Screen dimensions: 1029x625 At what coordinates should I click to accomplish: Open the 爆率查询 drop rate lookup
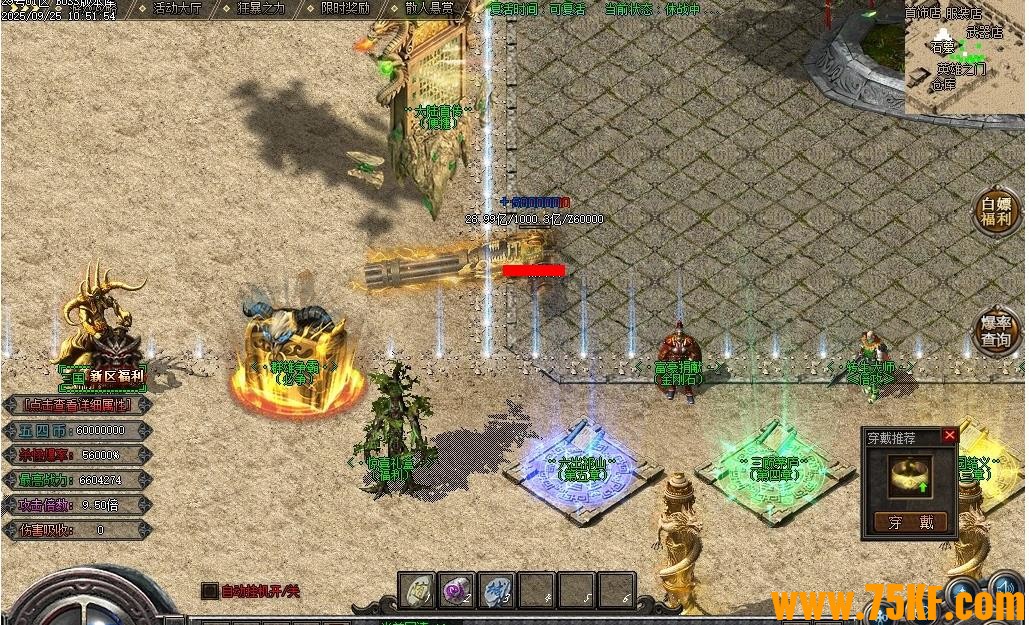(996, 331)
